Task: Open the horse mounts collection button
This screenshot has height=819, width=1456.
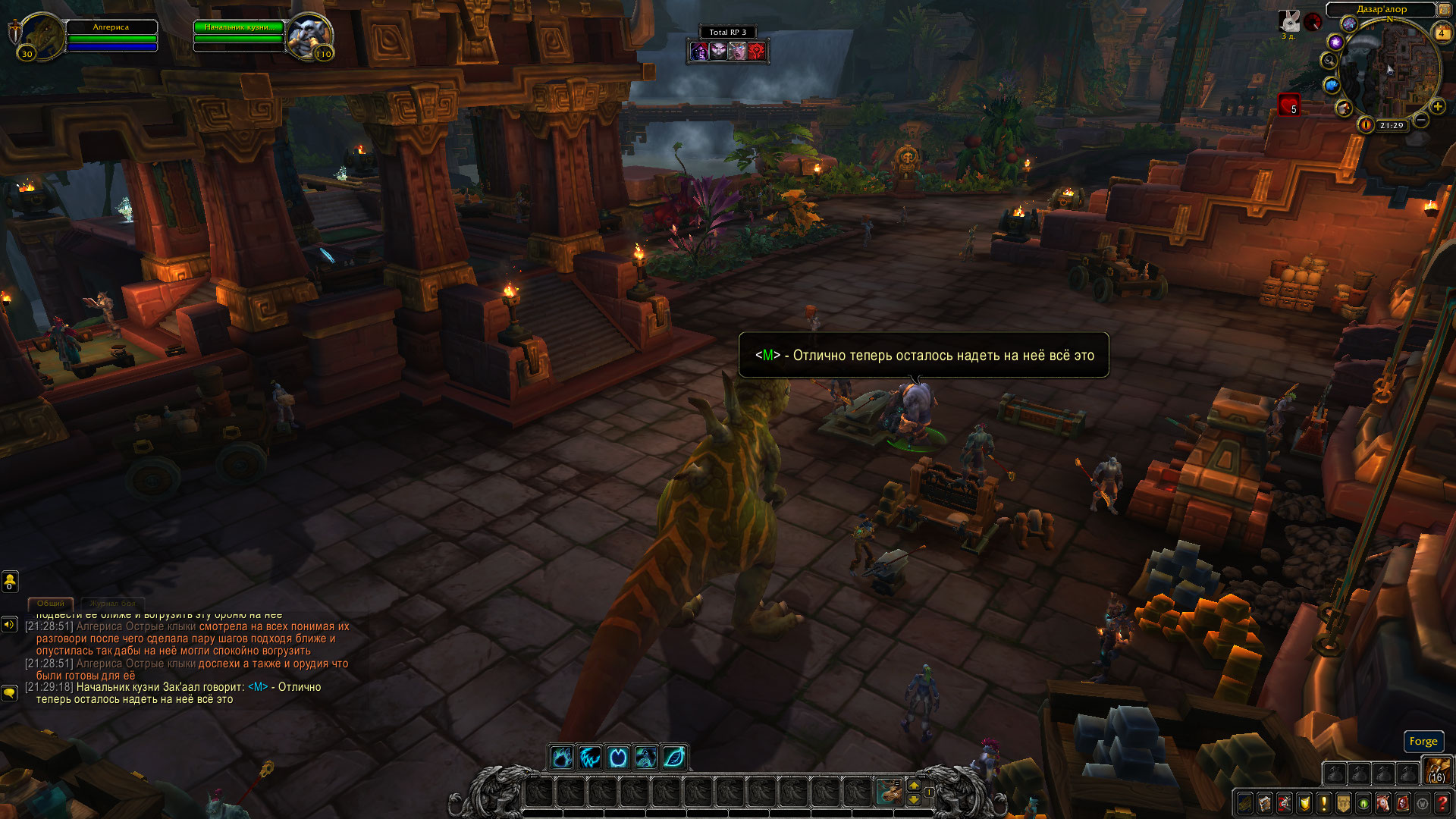Action: [x=1383, y=803]
